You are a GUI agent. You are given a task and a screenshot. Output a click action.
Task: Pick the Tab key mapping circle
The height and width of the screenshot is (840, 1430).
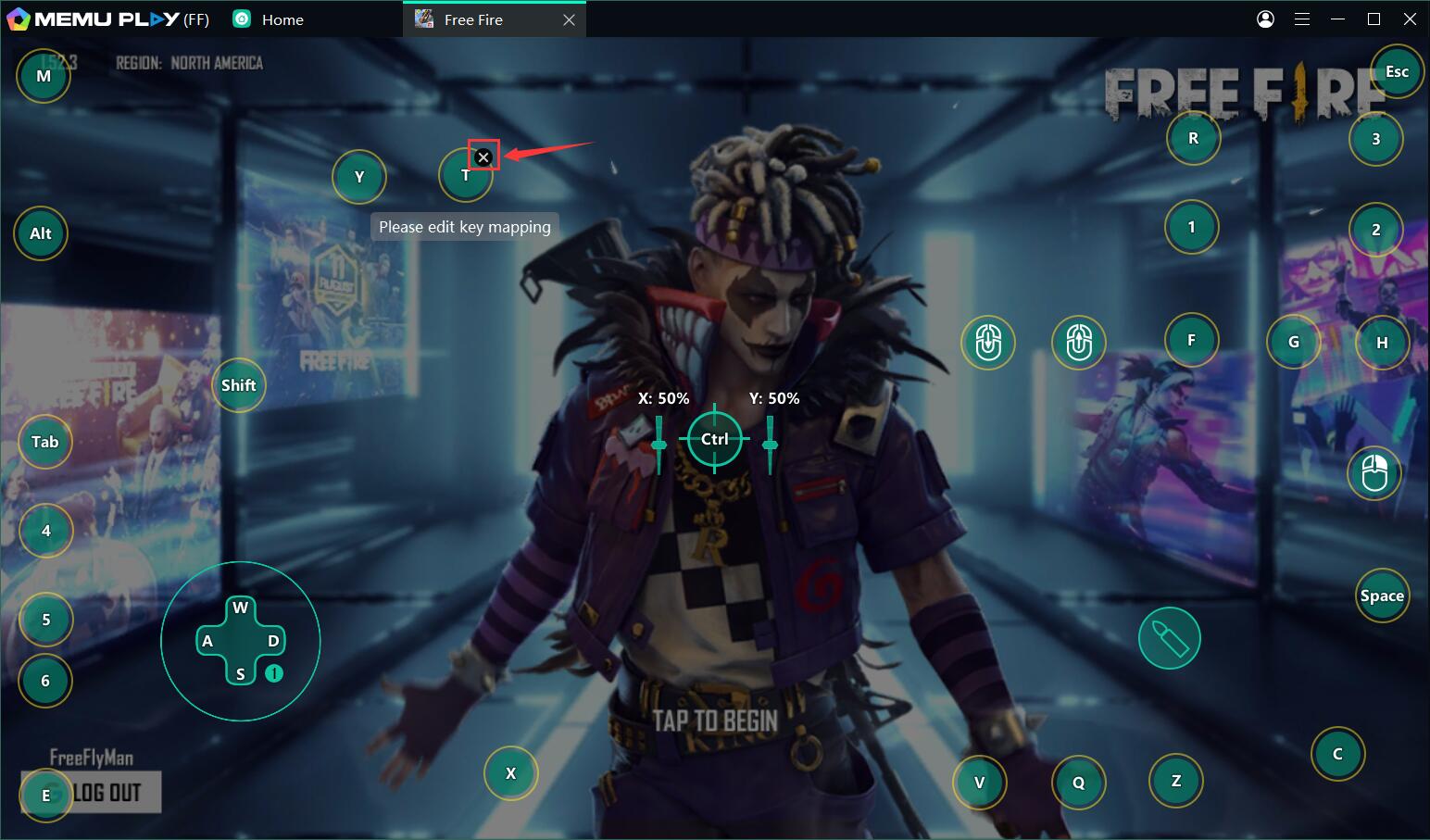(44, 442)
